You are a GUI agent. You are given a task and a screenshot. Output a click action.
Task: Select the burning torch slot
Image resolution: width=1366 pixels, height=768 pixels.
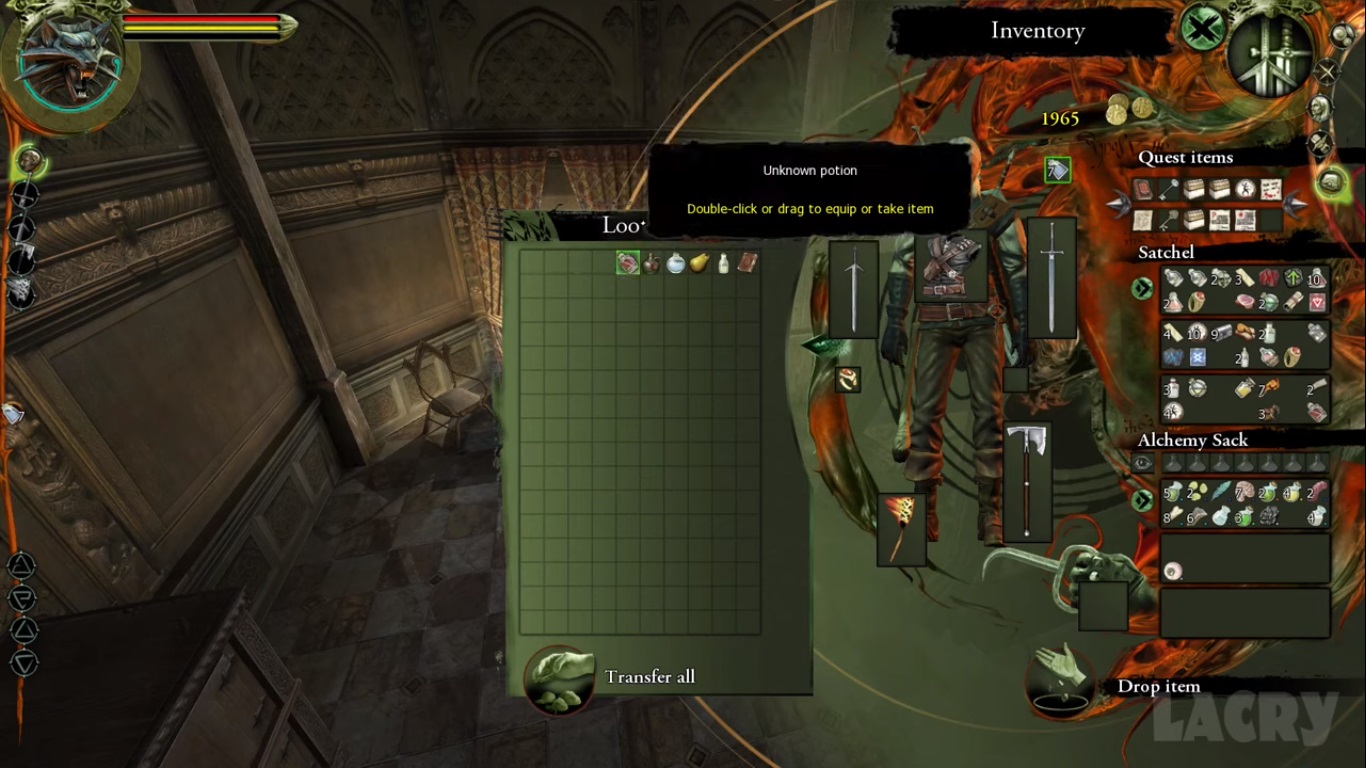(901, 528)
